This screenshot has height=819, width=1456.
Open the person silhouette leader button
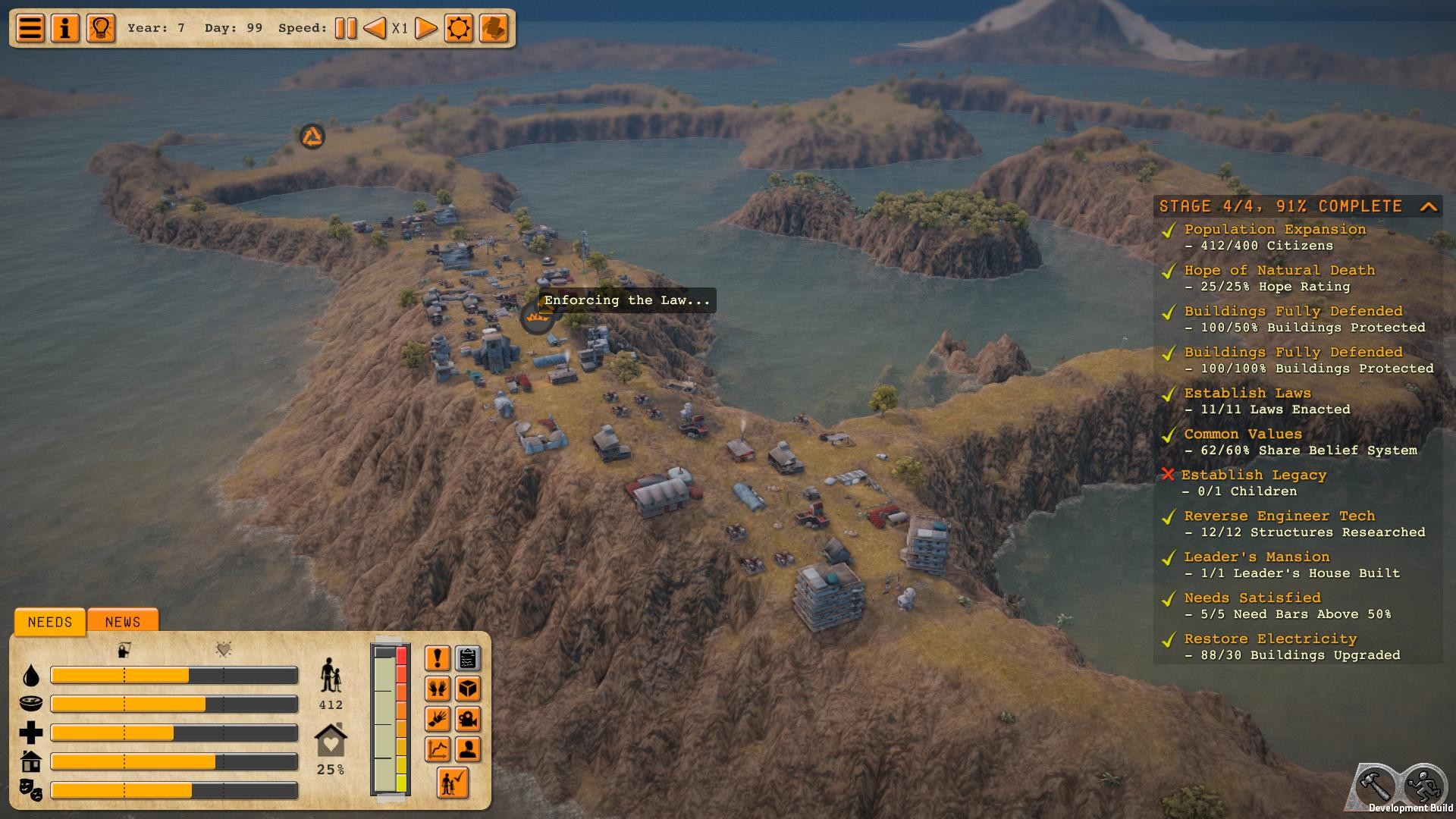[468, 749]
